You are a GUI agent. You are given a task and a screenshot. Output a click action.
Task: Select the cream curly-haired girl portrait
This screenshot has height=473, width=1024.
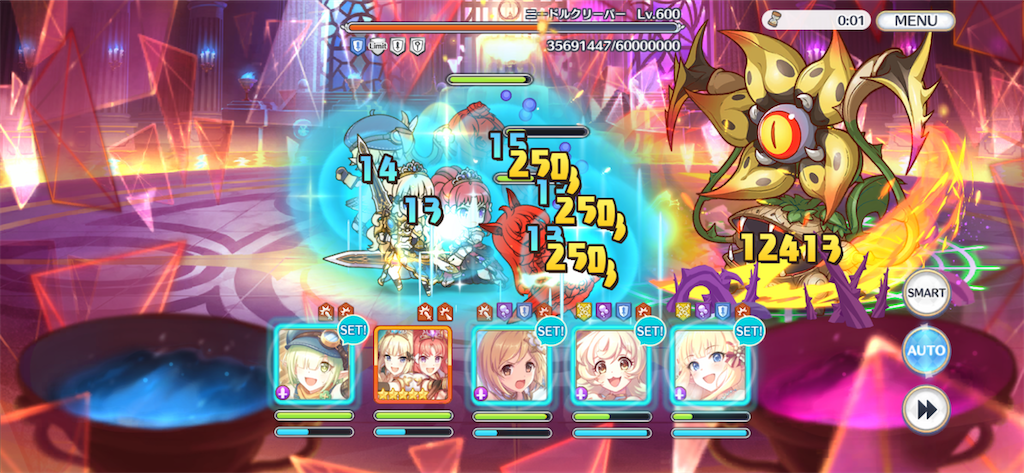pyautogui.click(x=610, y=364)
